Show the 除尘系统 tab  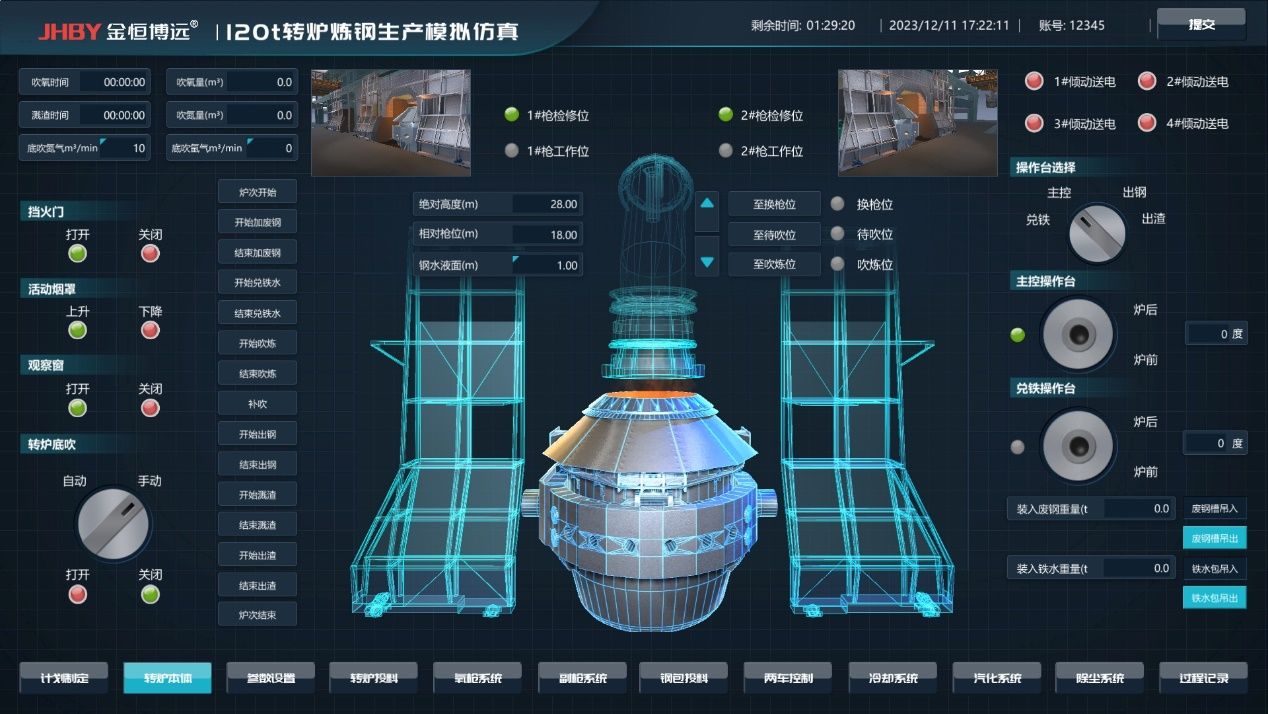coord(1099,678)
